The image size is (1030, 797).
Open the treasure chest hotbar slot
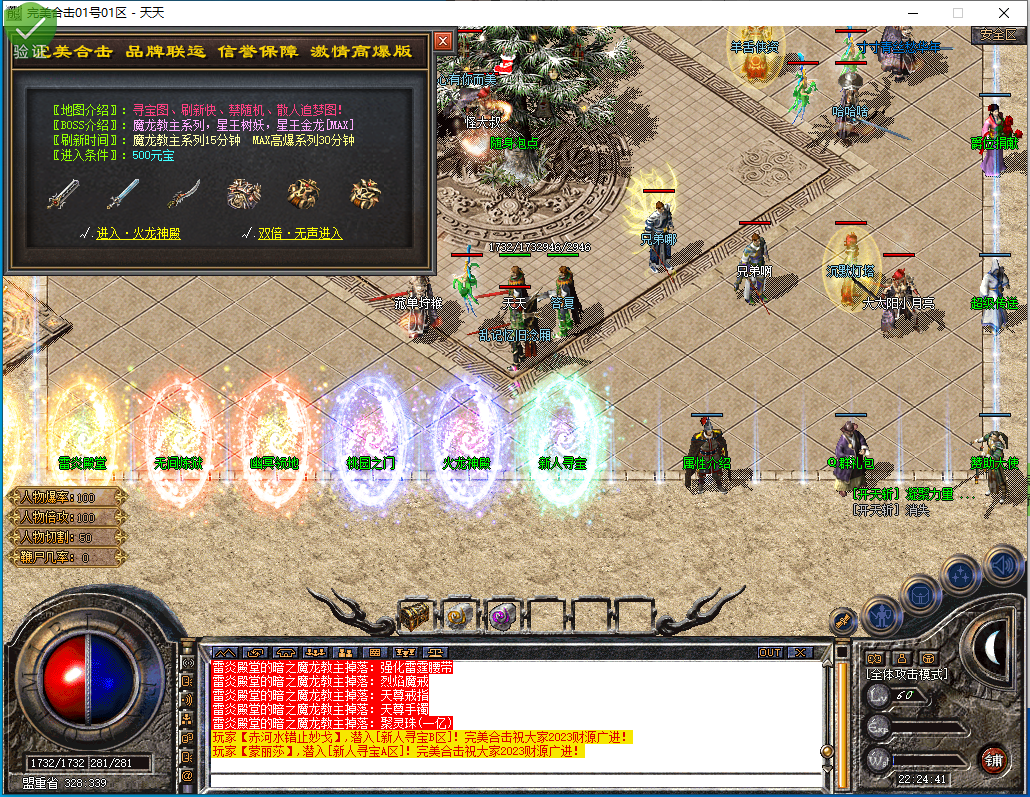(x=415, y=615)
